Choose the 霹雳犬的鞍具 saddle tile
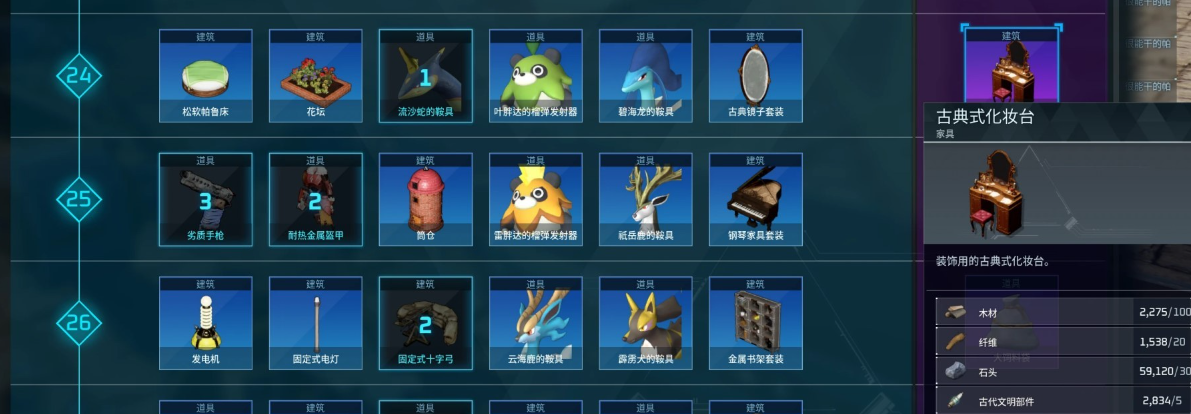1191x414 pixels. pyautogui.click(x=645, y=324)
